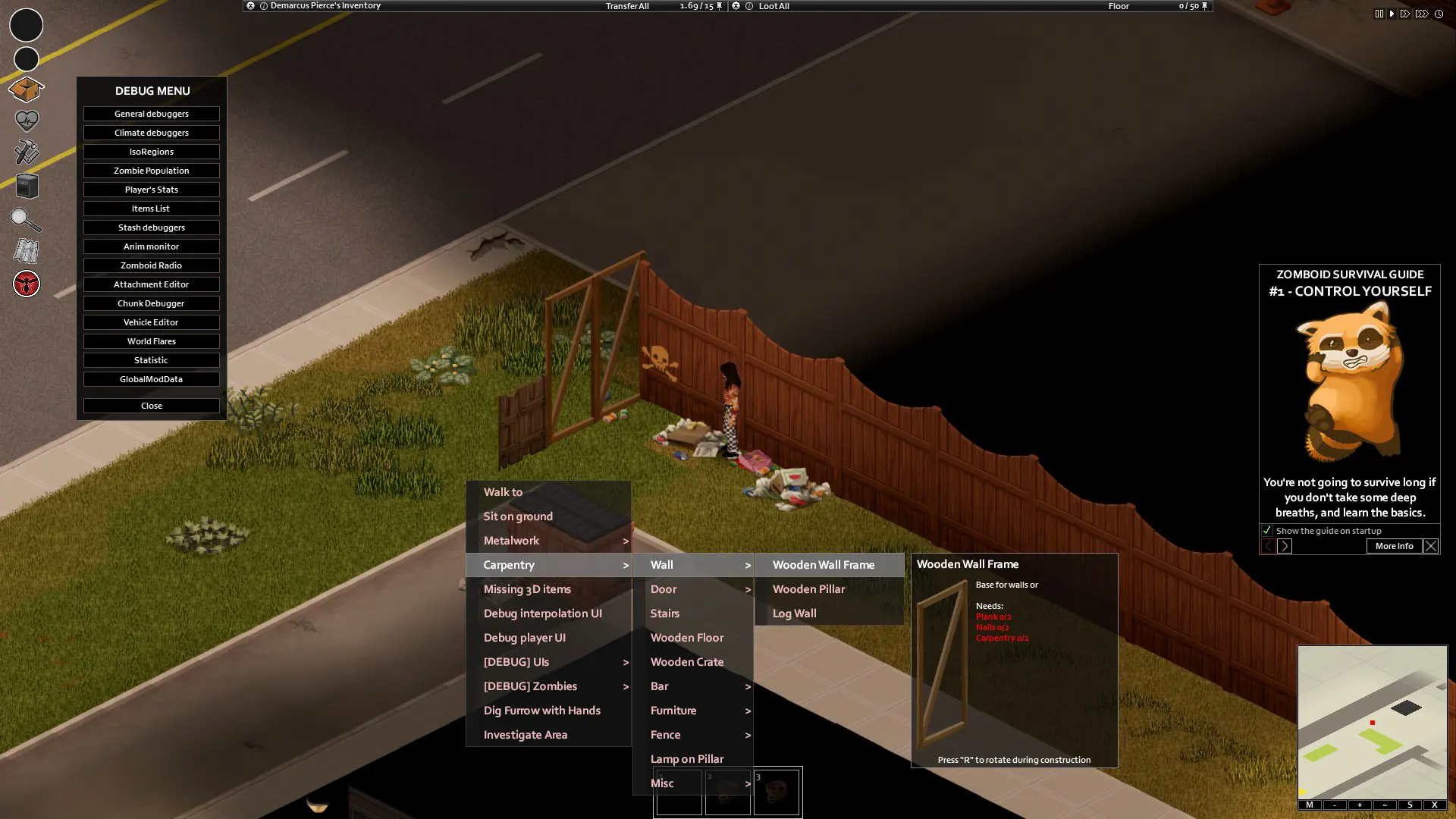1456x819 pixels.
Task: Choose Log Wall from the Wall submenu
Action: [x=794, y=613]
